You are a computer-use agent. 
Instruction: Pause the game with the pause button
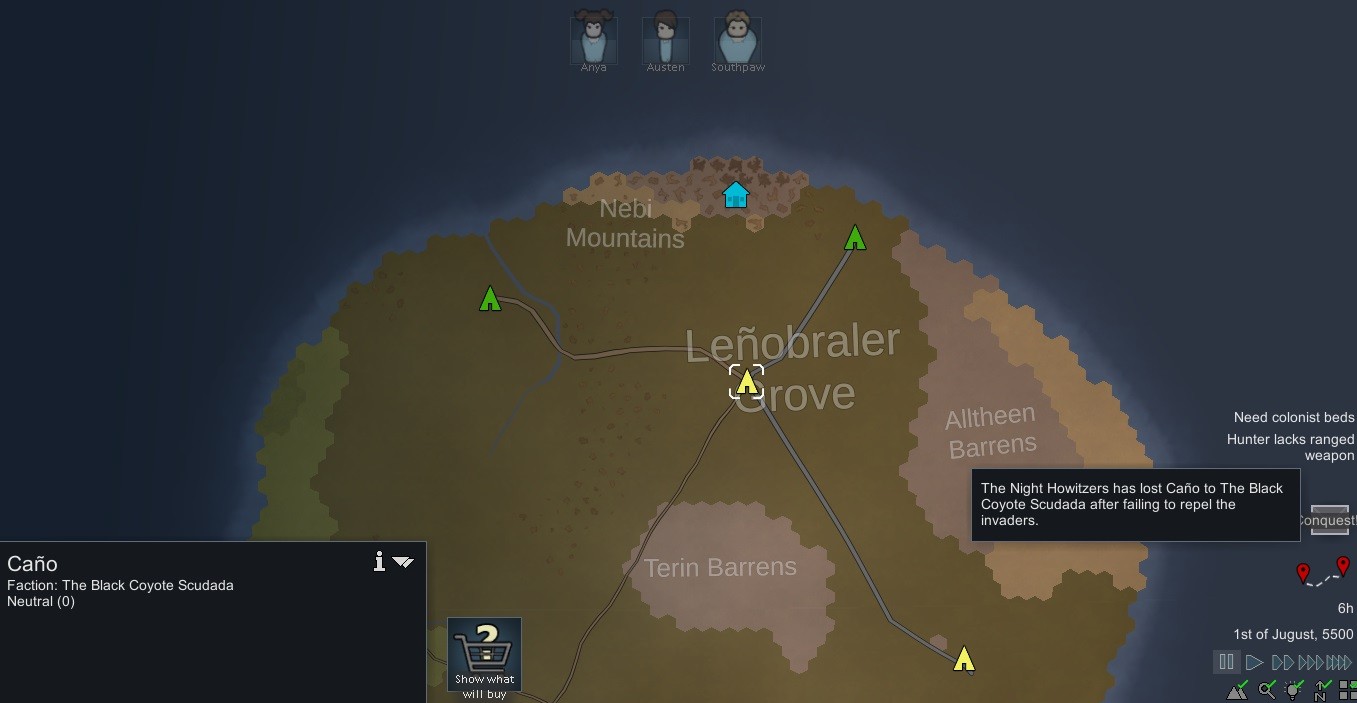click(x=1226, y=662)
